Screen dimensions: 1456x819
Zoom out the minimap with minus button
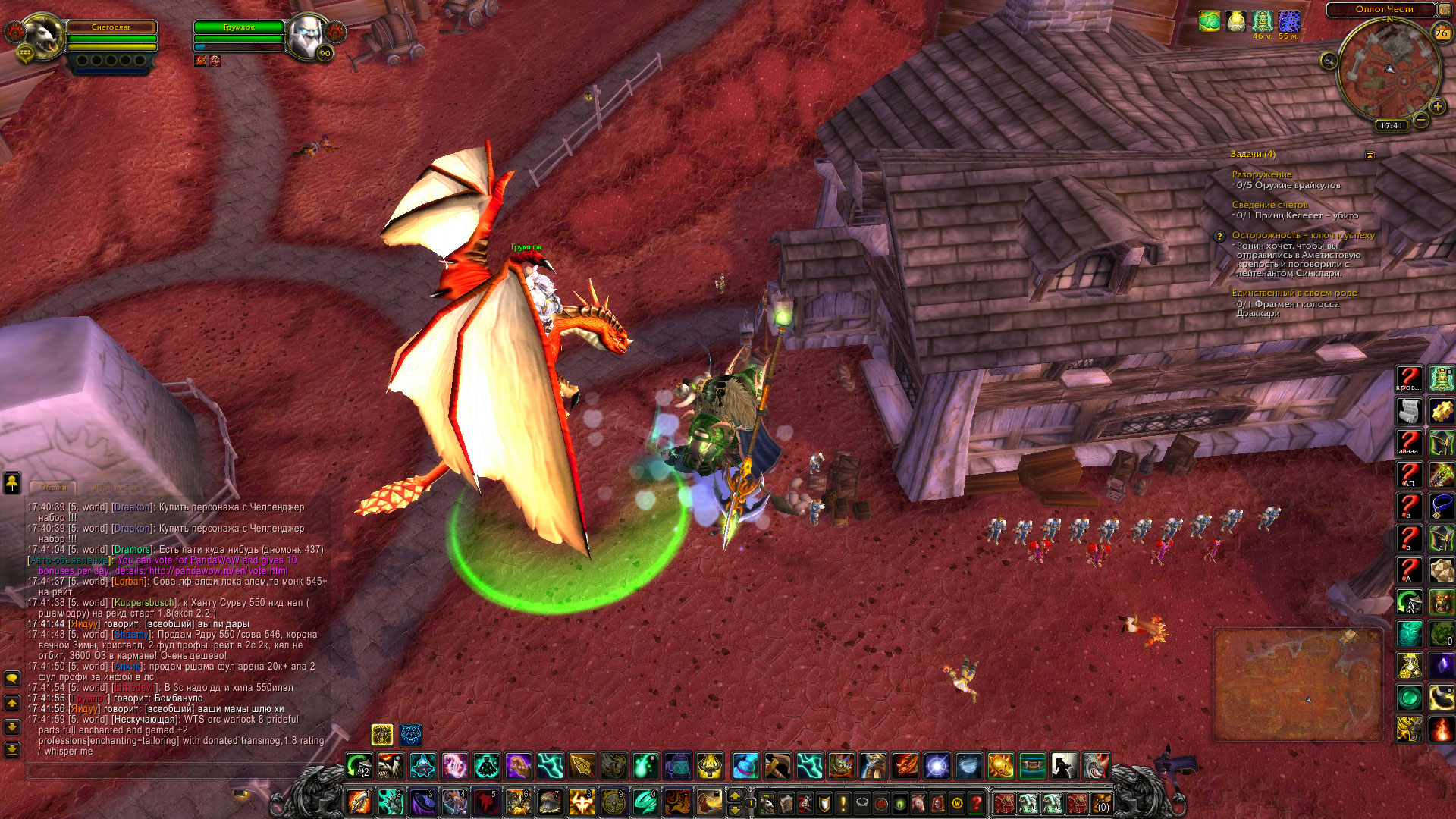coord(1421,120)
